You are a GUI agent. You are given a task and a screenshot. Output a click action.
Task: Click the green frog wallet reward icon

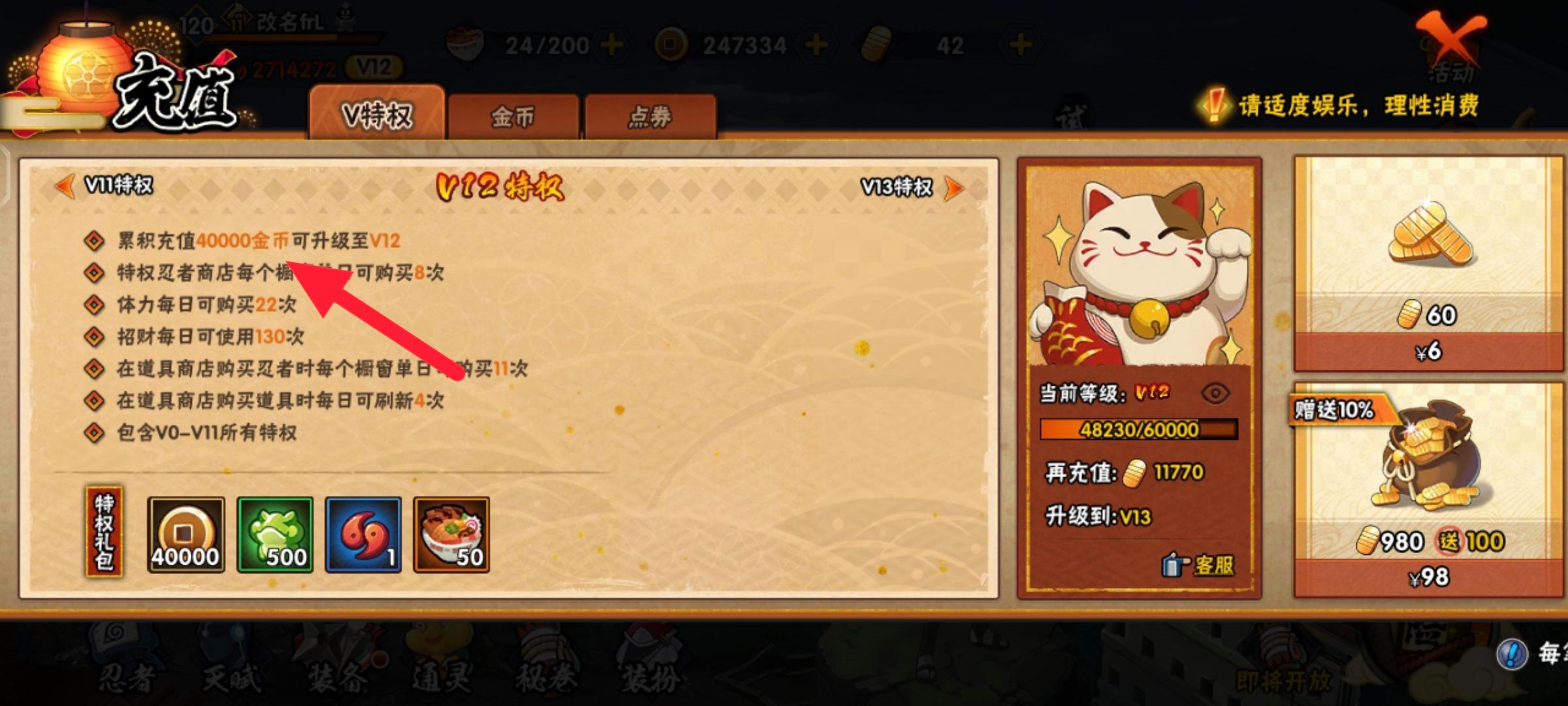274,535
